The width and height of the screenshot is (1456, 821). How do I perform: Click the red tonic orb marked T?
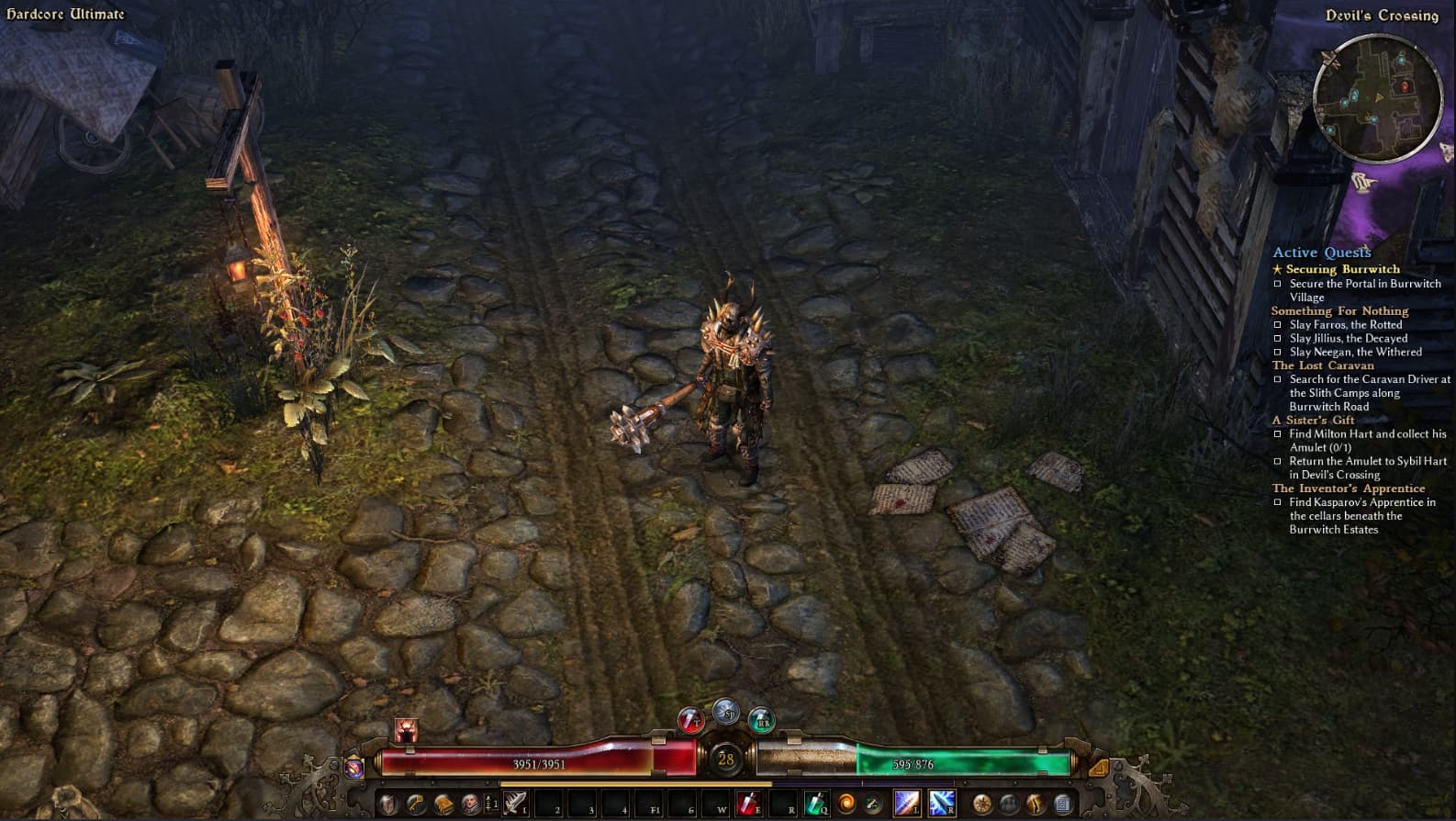click(x=690, y=720)
